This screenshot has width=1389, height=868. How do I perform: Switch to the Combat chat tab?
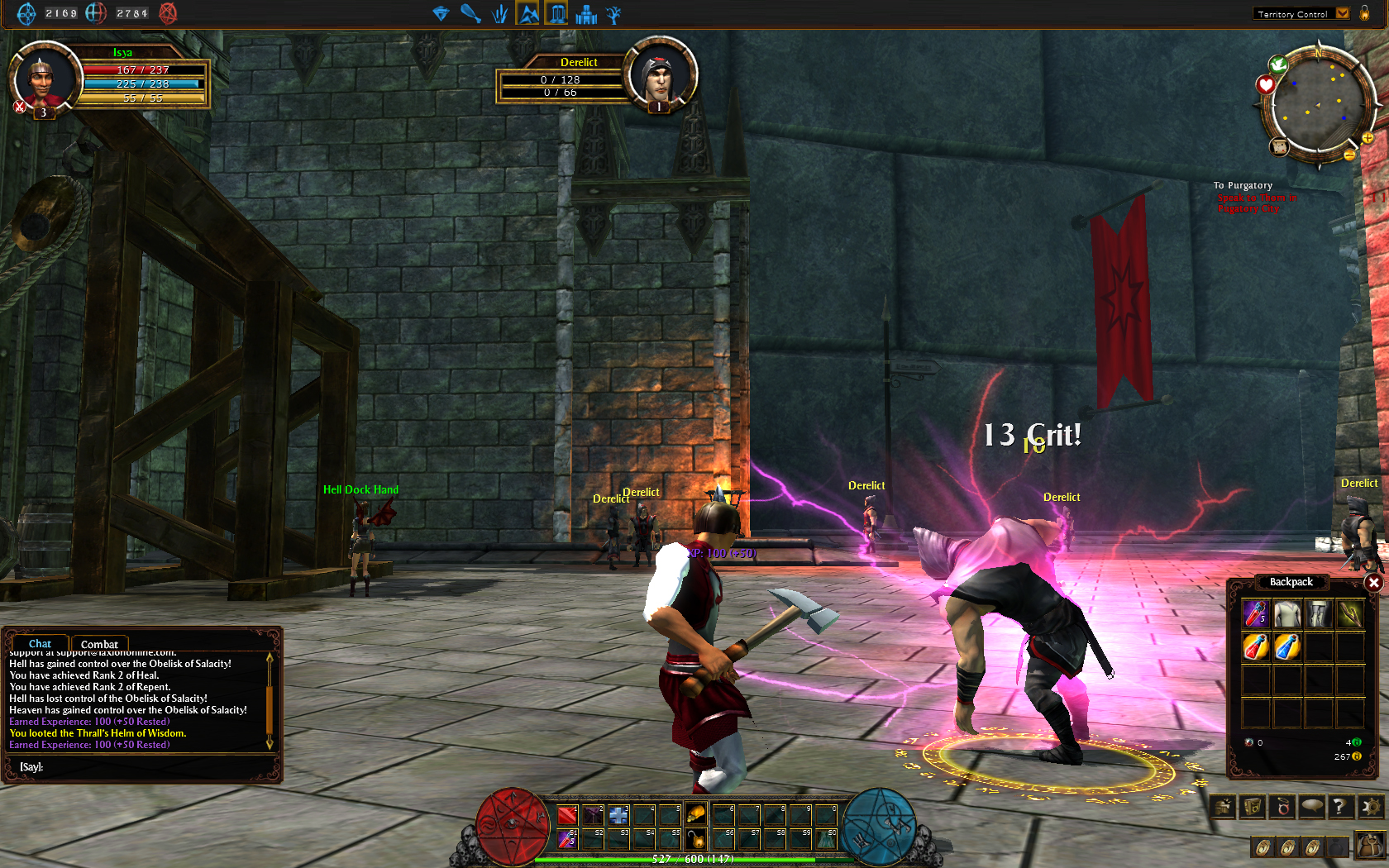[99, 644]
